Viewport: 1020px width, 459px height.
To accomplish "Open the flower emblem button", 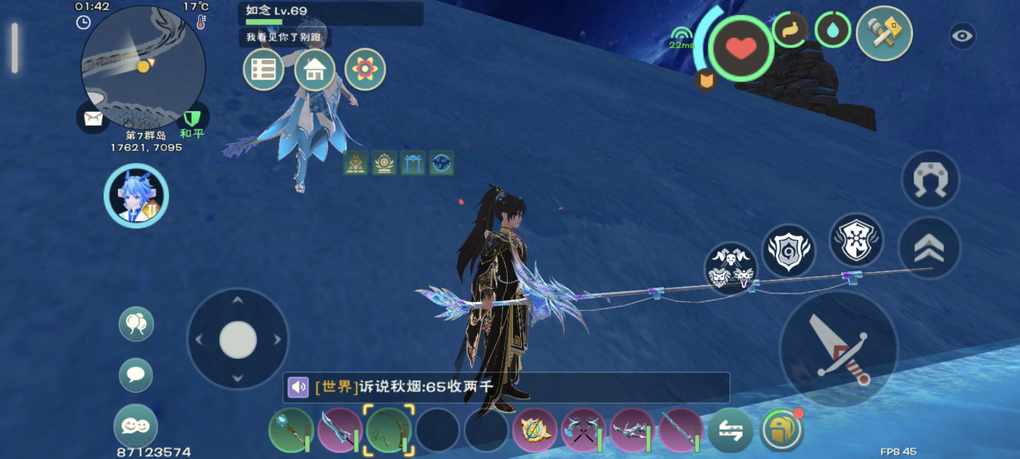I will (365, 69).
